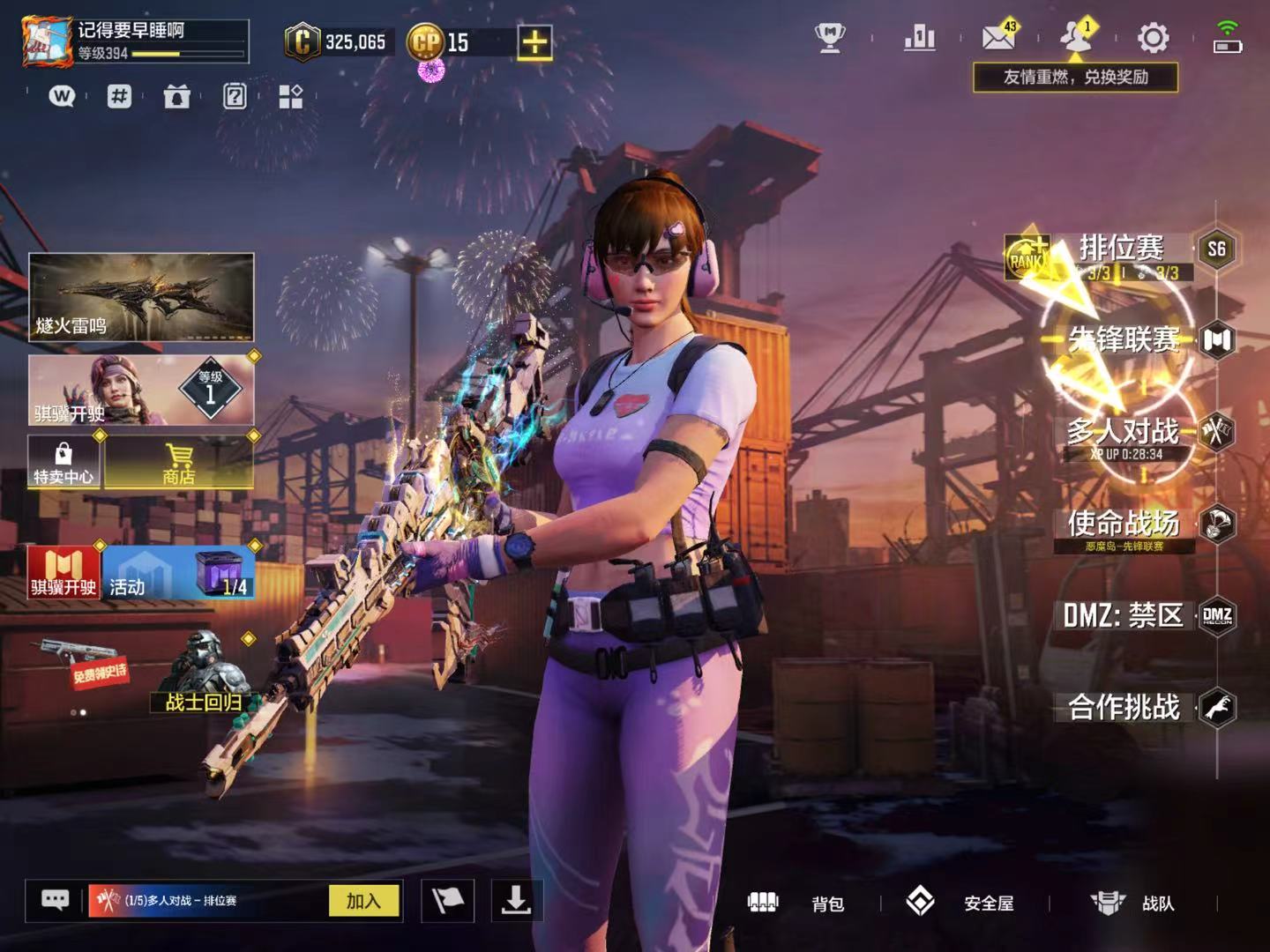Image resolution: width=1270 pixels, height=952 pixels.
Task: Open the 商店 shop button
Action: pos(179,463)
